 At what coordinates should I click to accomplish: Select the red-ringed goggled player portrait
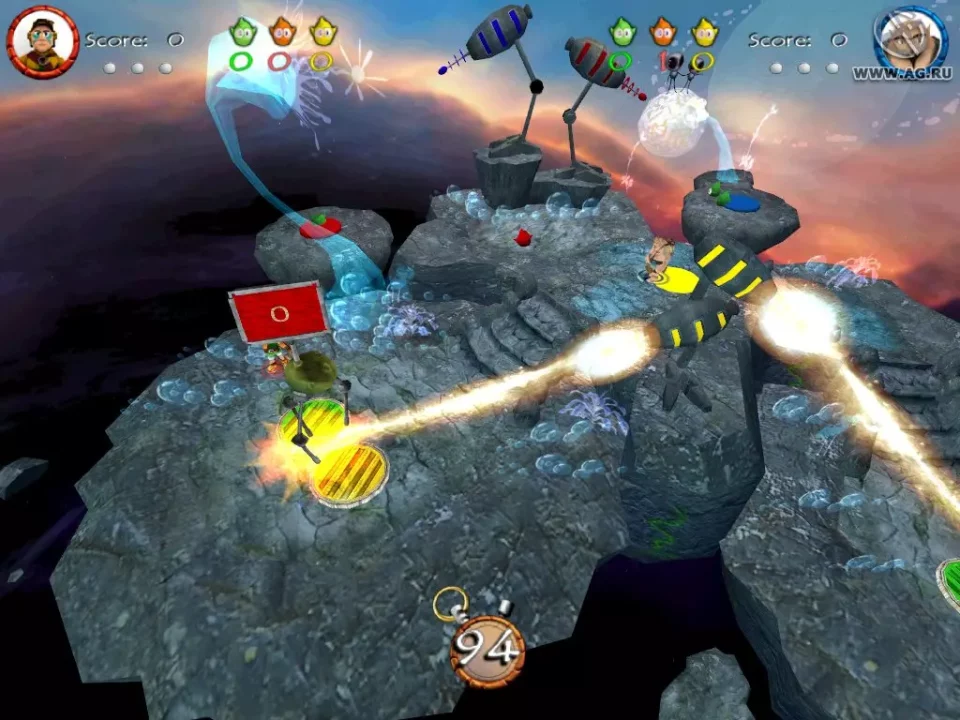[x=43, y=41]
